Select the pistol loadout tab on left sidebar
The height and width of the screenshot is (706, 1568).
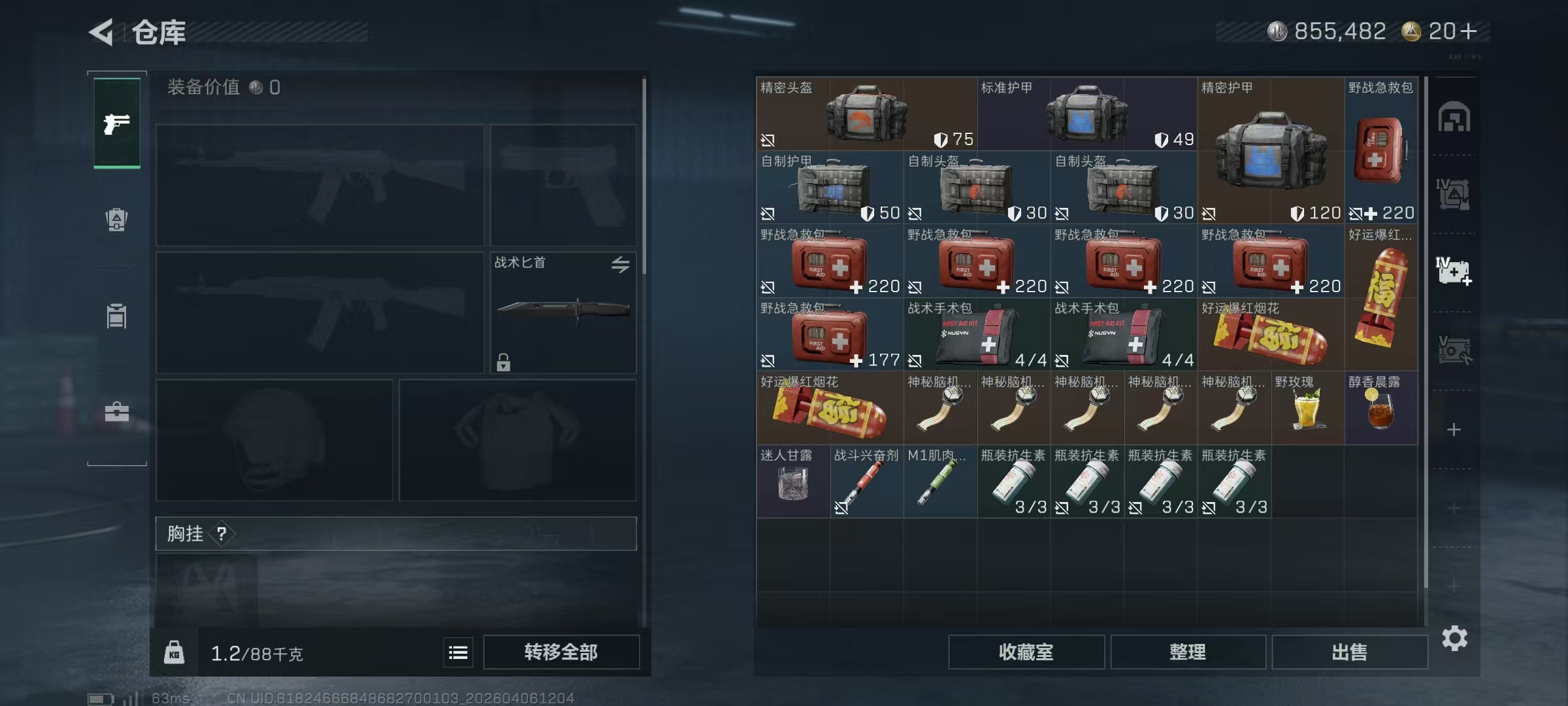116,123
